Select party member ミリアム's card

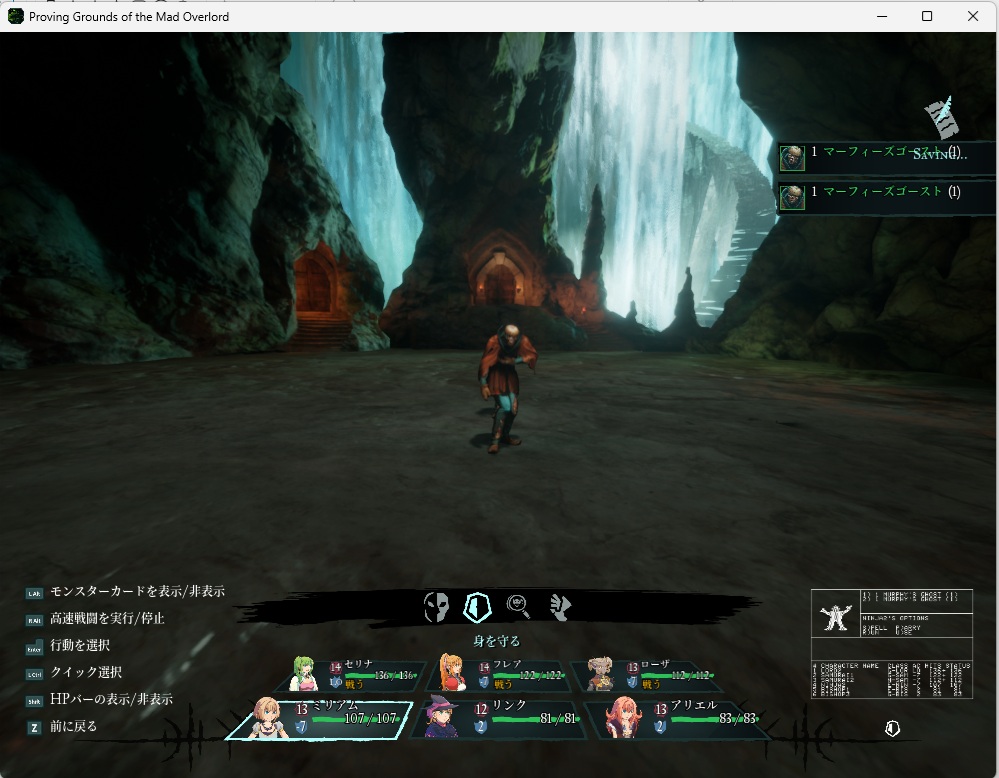pyautogui.click(x=320, y=719)
